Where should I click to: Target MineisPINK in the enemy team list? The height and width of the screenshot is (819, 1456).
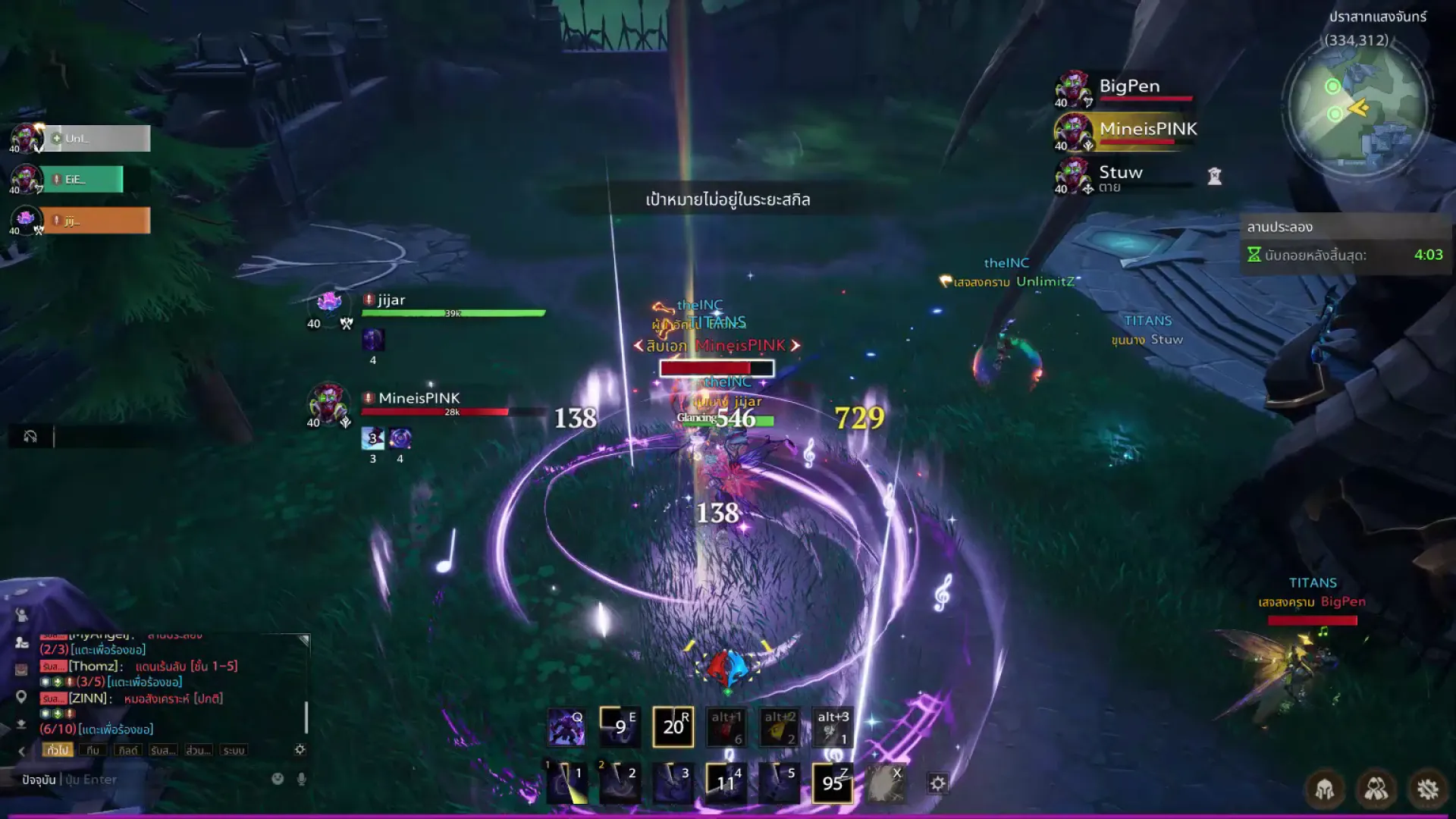[1147, 130]
